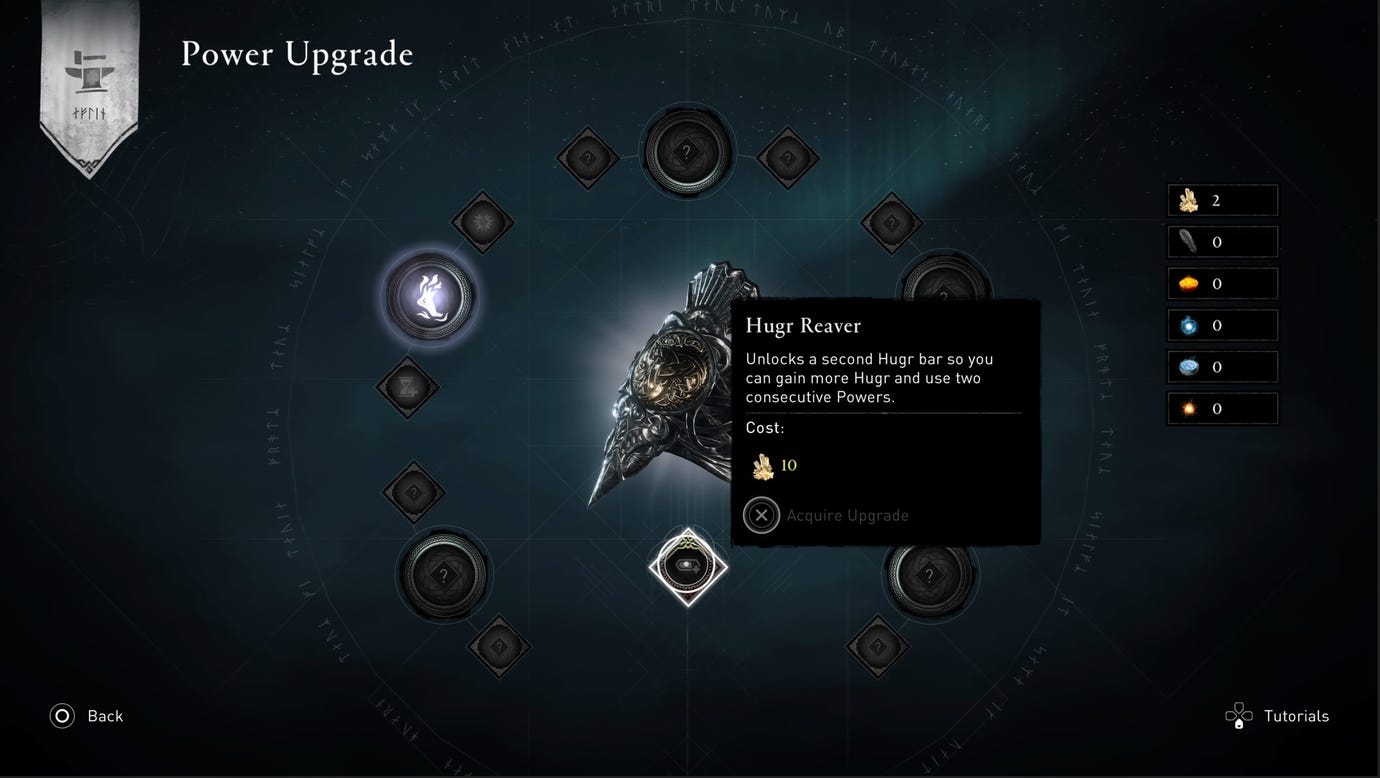
Task: Click the frosty nebula resource icon
Action: (x=1189, y=366)
